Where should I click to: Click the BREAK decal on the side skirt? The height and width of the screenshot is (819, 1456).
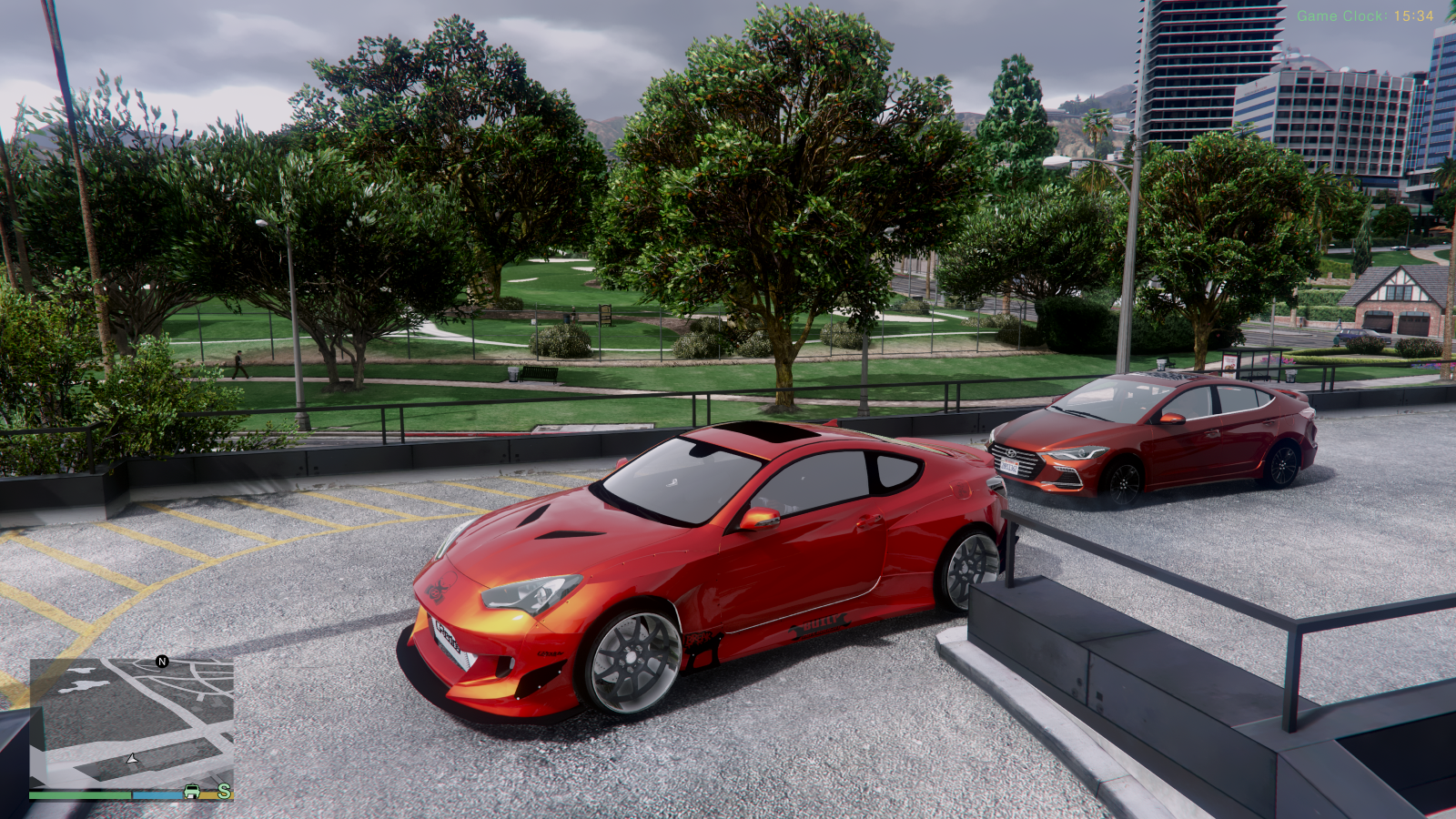[700, 639]
